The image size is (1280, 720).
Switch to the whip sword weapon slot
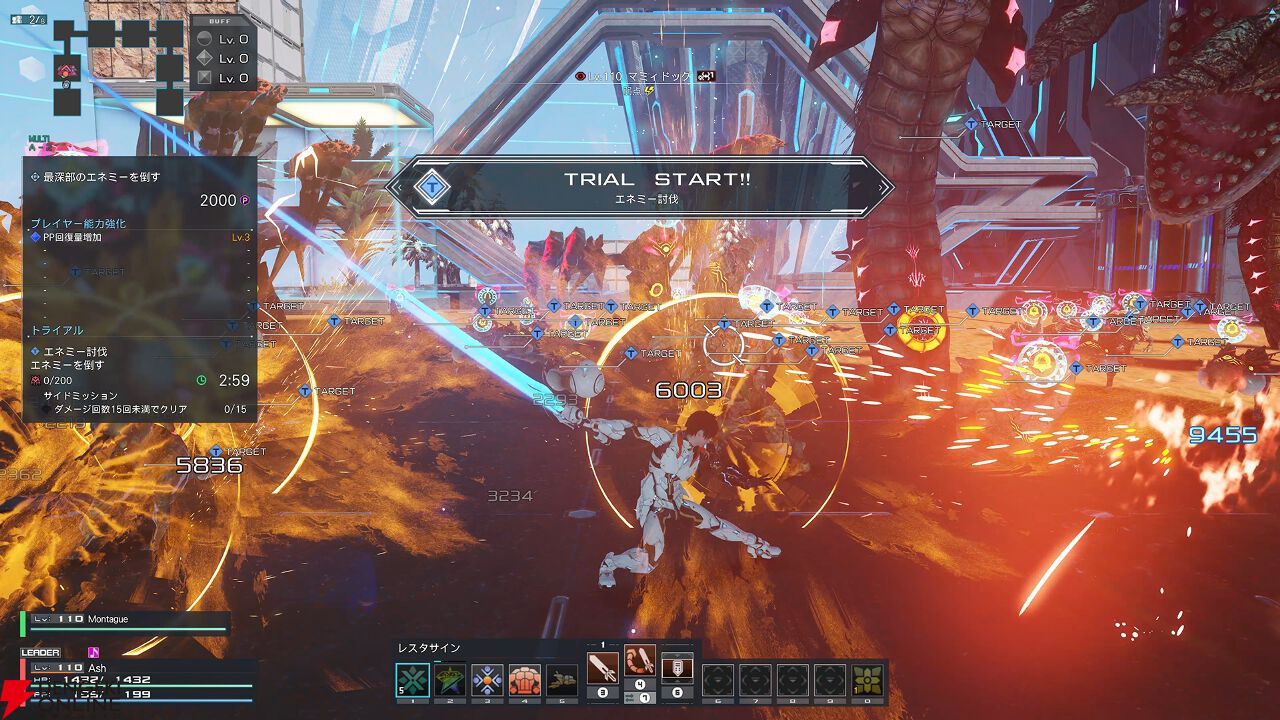click(x=640, y=662)
